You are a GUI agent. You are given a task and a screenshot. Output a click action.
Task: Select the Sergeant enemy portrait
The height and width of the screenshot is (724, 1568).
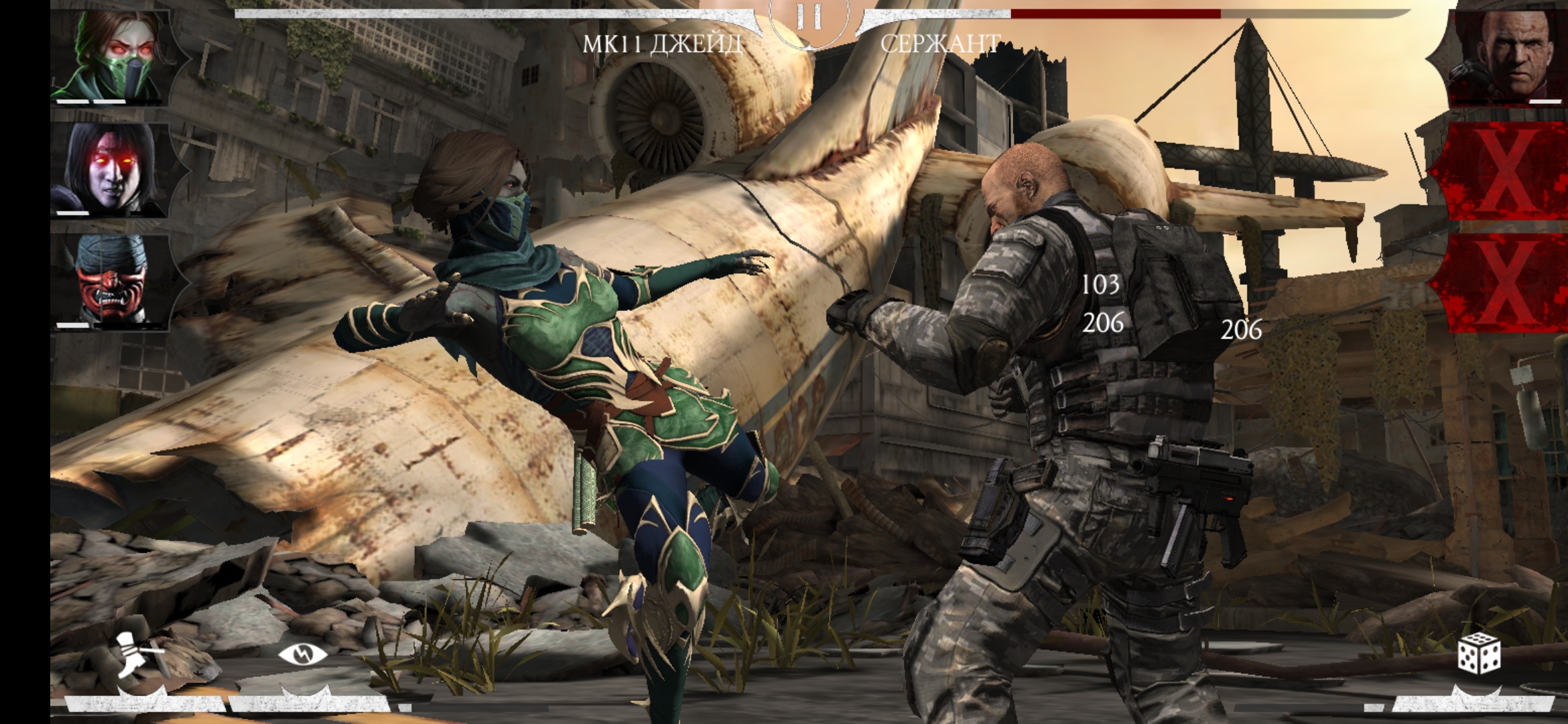click(x=1509, y=56)
